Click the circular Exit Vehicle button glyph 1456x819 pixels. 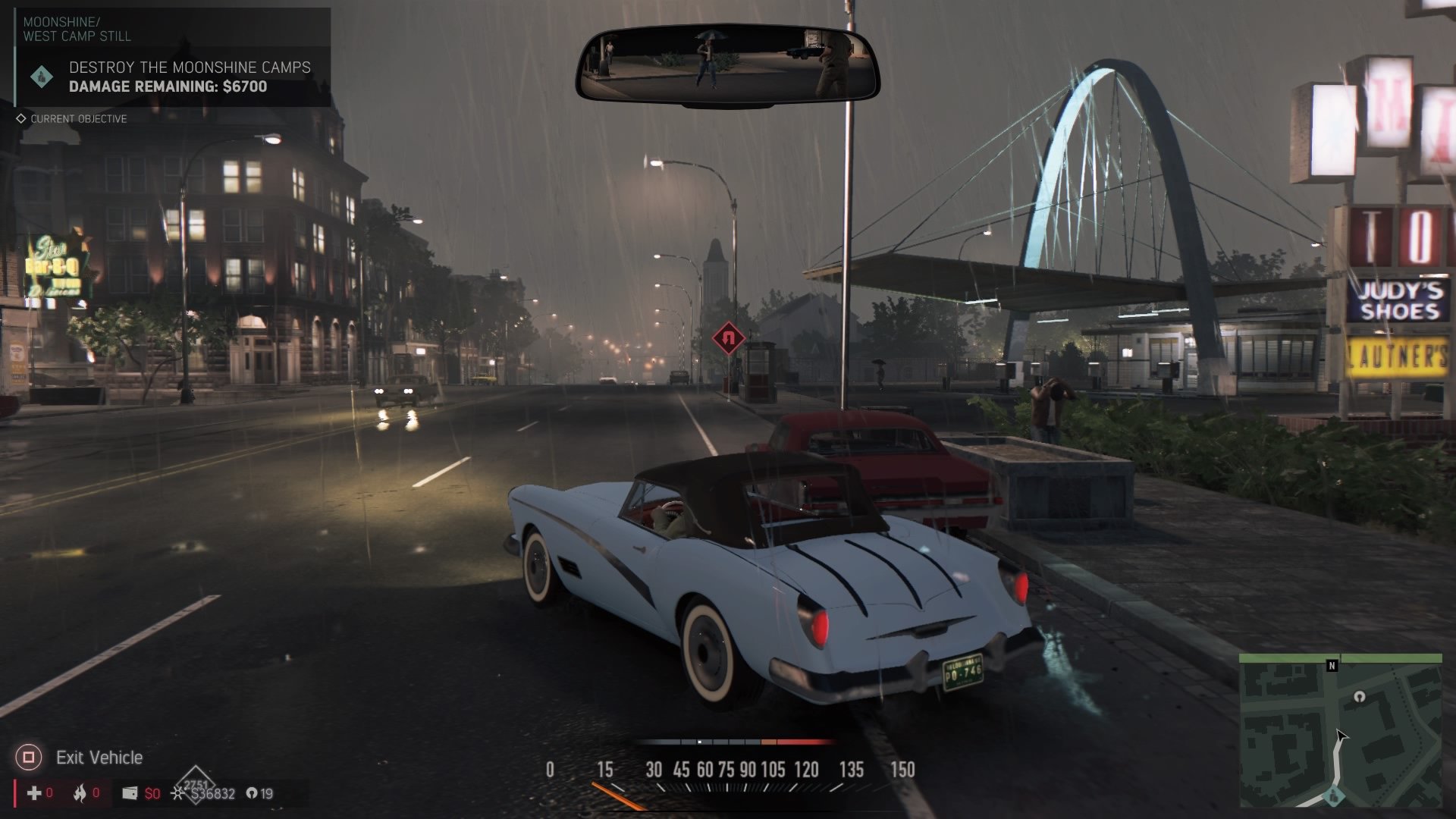point(30,757)
